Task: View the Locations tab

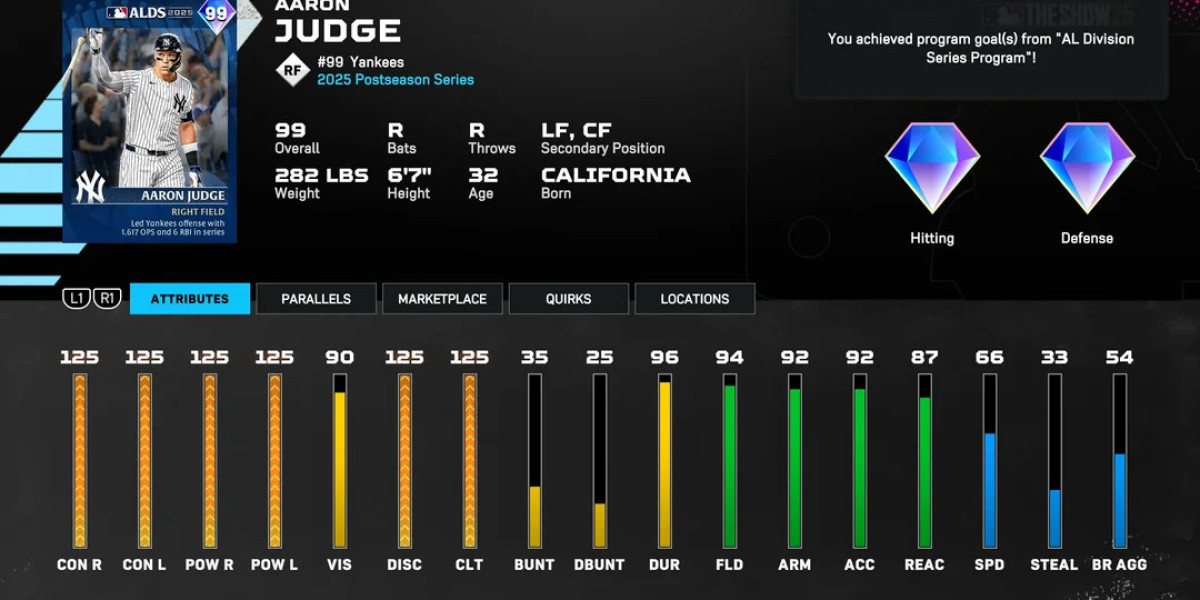Action: pos(694,299)
